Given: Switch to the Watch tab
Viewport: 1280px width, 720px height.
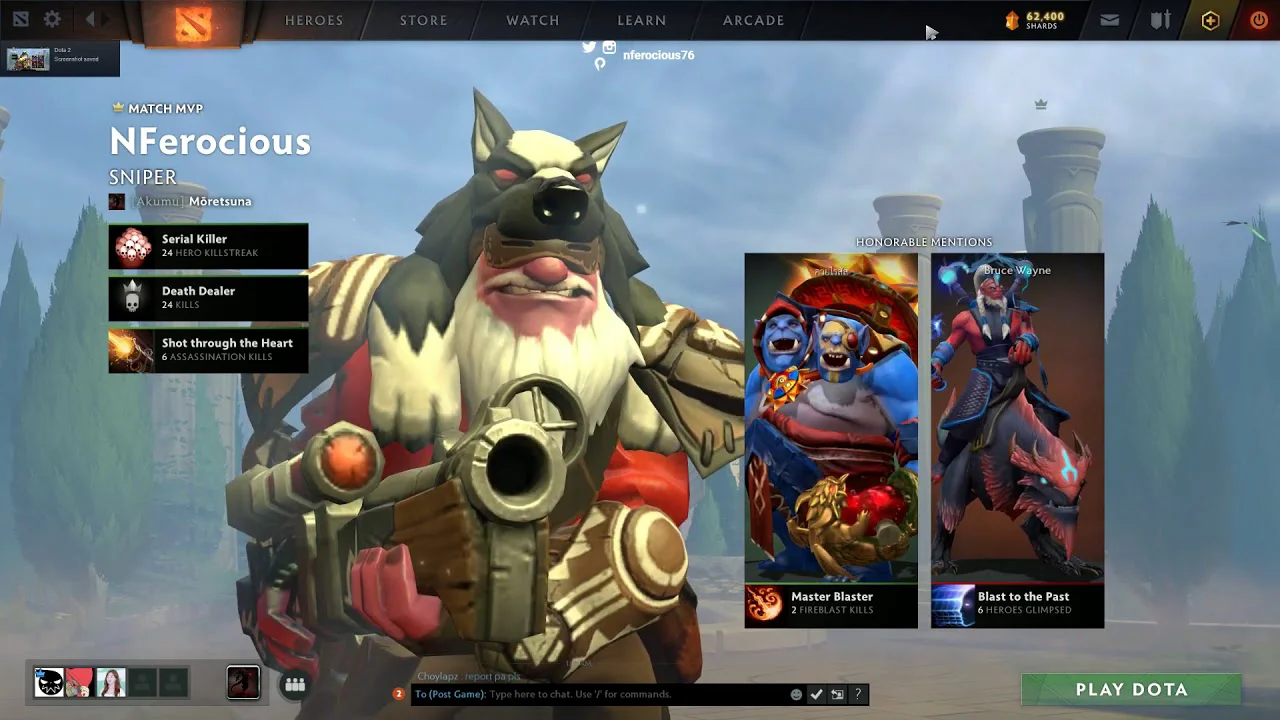Looking at the screenshot, I should [533, 20].
